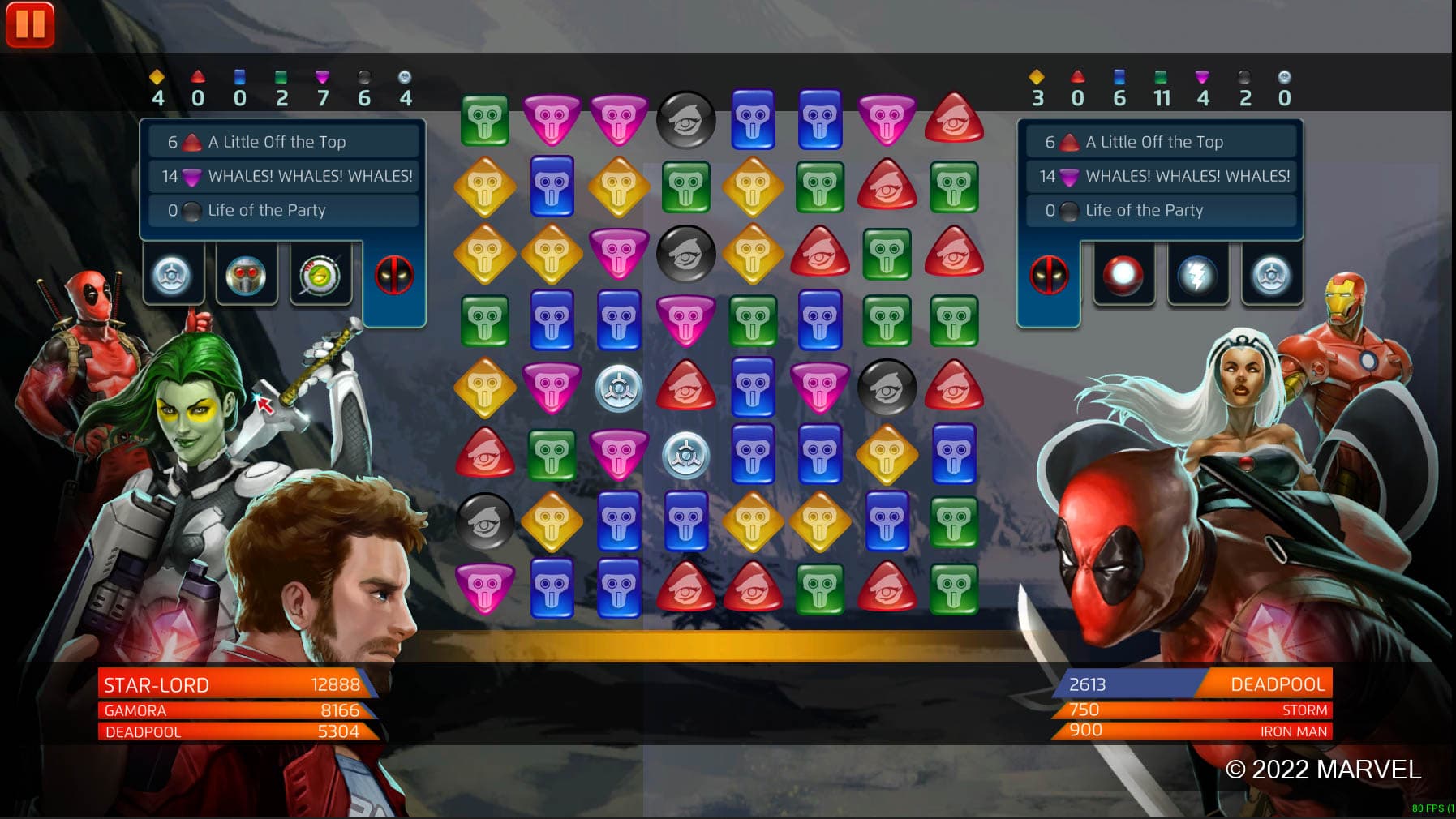Open Deadpool's ability panel on the left team
This screenshot has height=819, width=1456.
point(393,275)
